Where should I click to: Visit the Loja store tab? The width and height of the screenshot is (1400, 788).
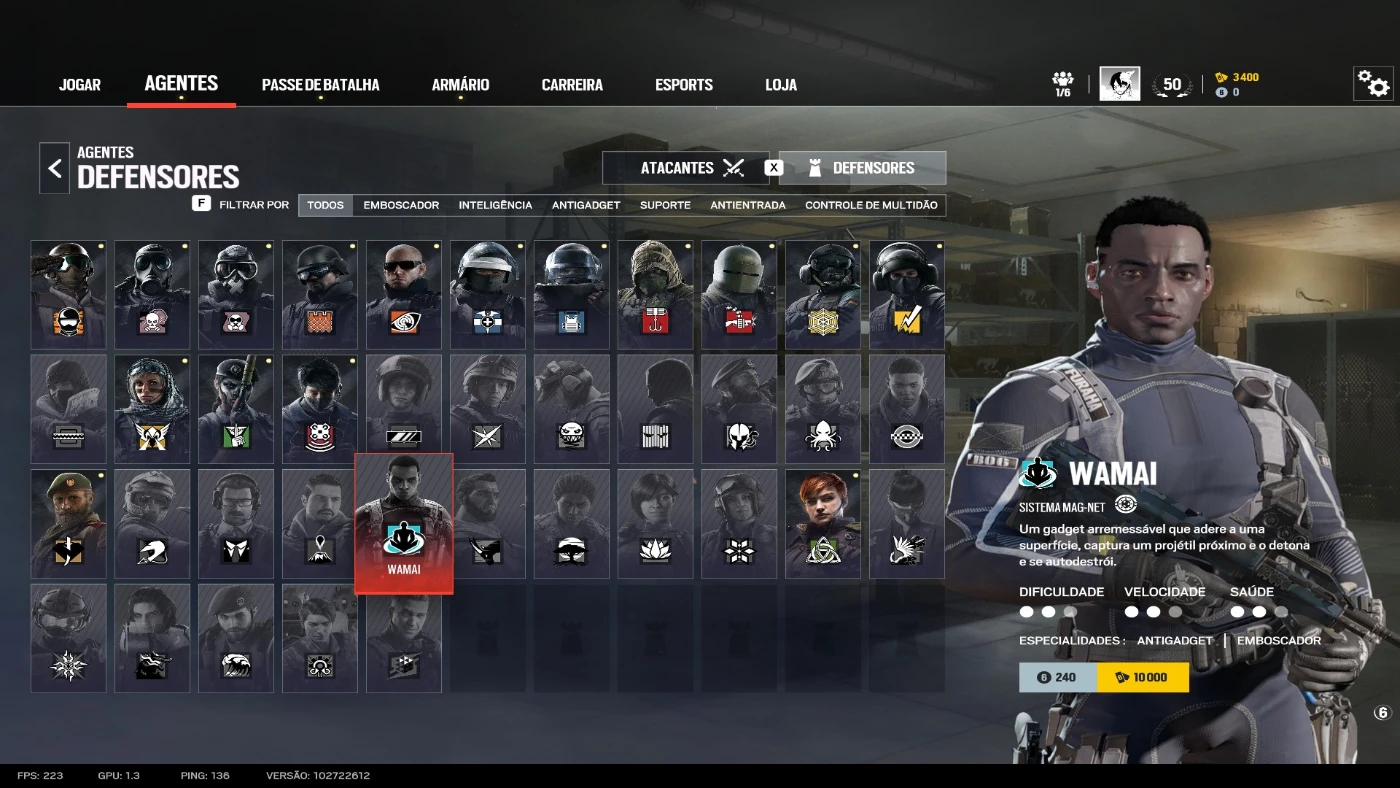point(781,85)
